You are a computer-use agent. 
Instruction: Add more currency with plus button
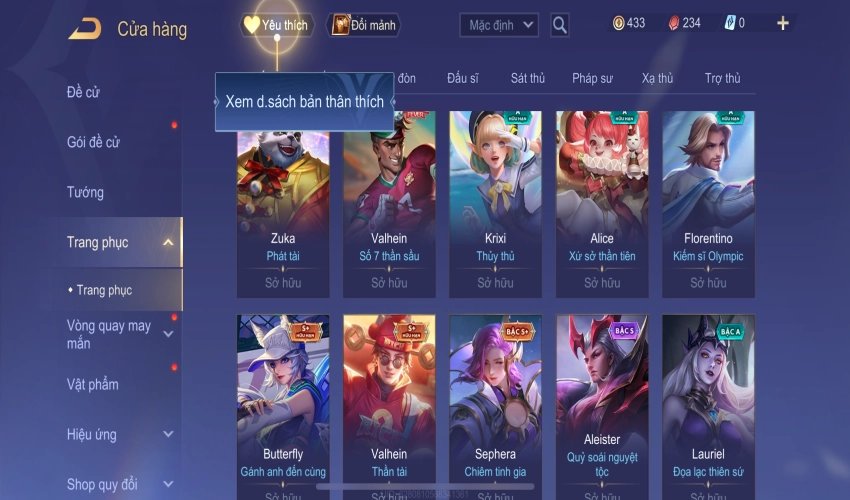pyautogui.click(x=782, y=23)
